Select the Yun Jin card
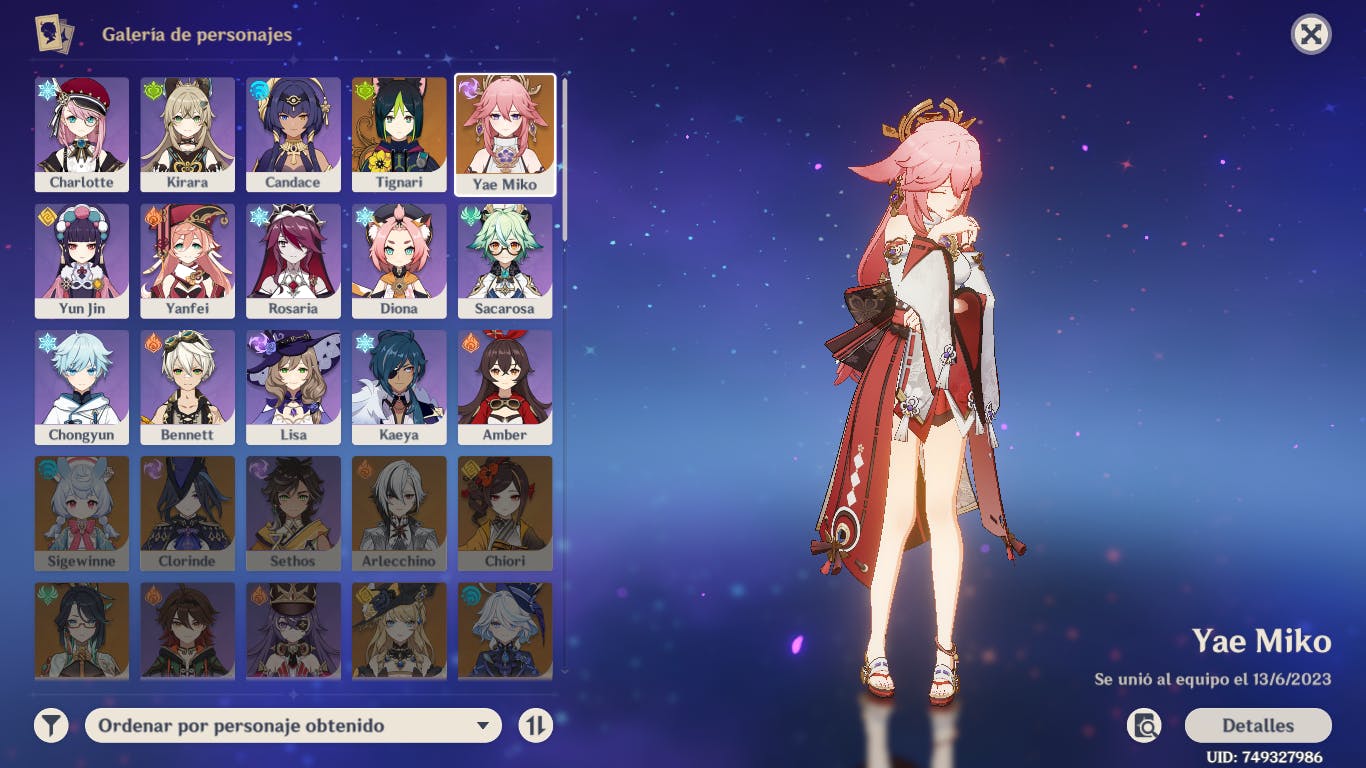 point(82,260)
